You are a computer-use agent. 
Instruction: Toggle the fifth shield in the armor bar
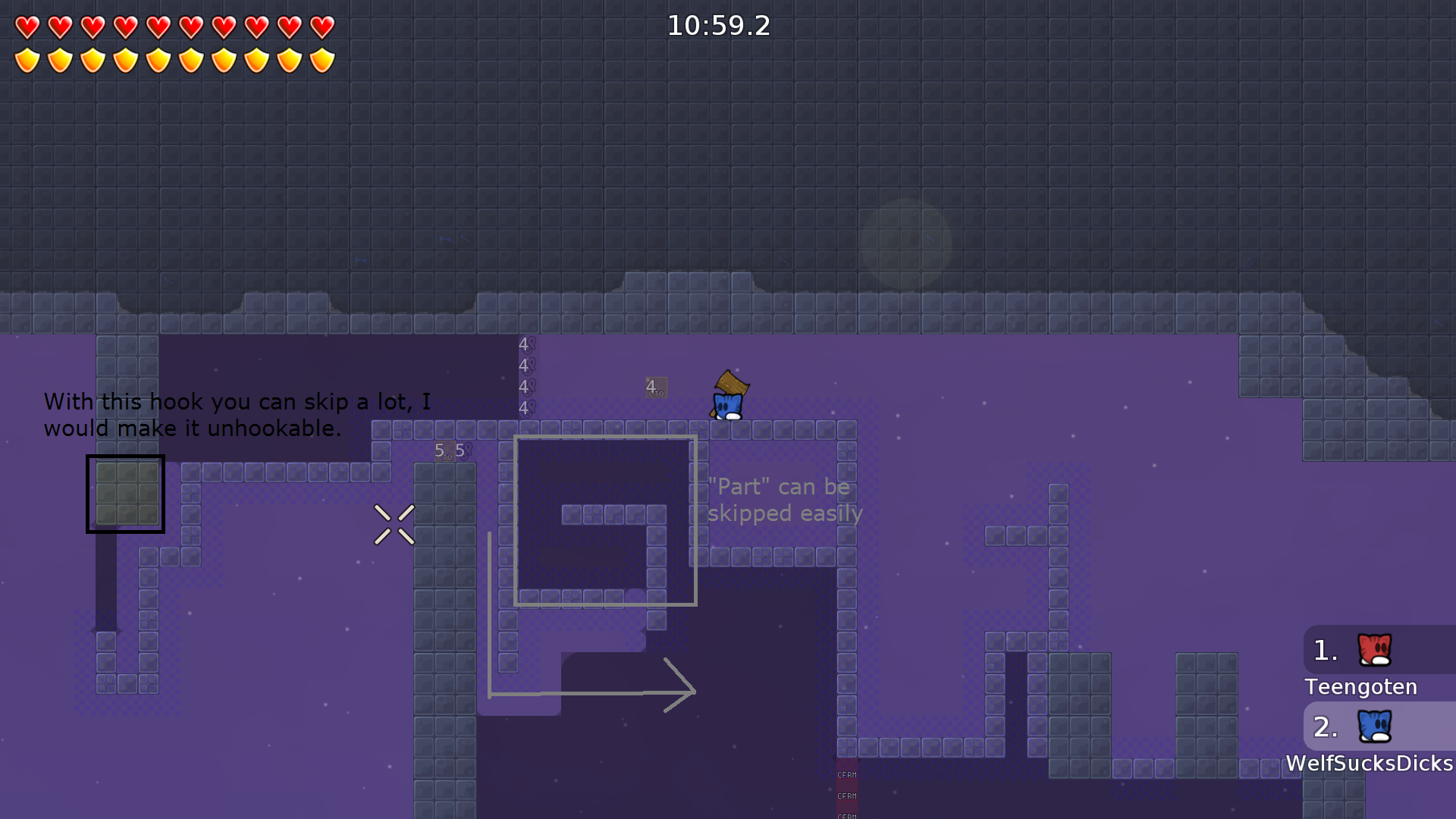(158, 58)
